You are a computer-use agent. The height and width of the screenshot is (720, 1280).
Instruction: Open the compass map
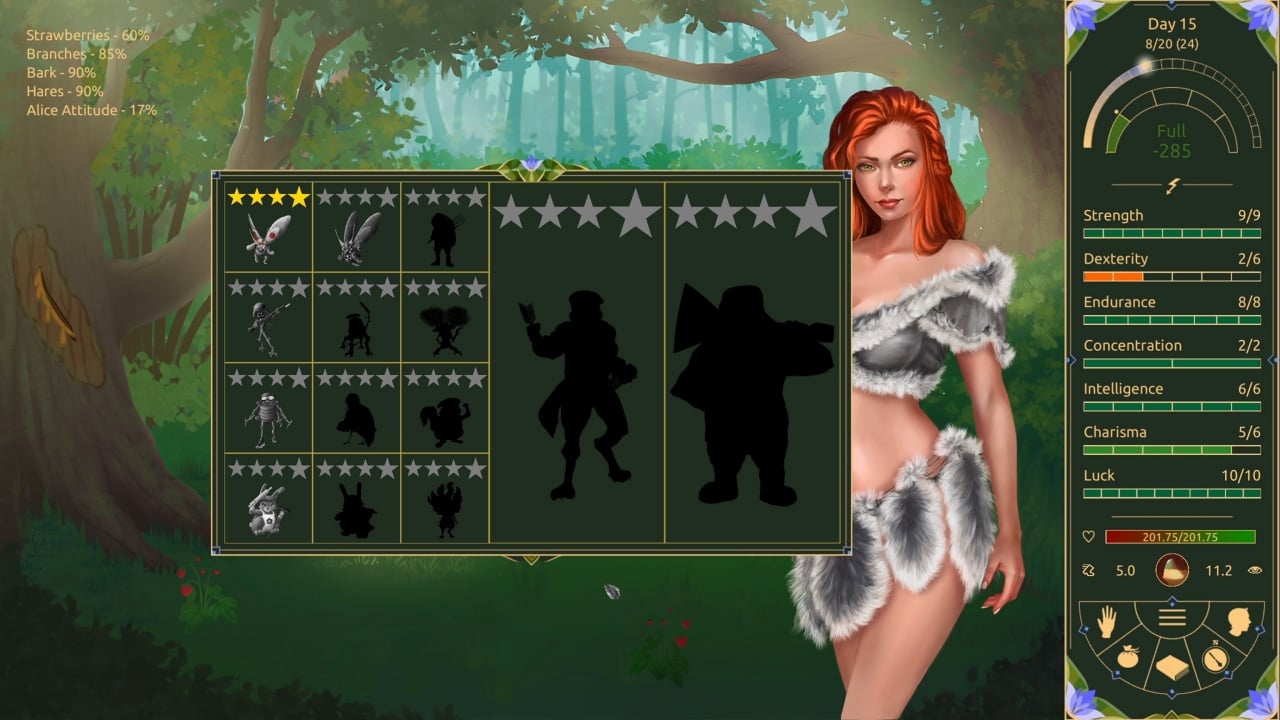point(1214,659)
